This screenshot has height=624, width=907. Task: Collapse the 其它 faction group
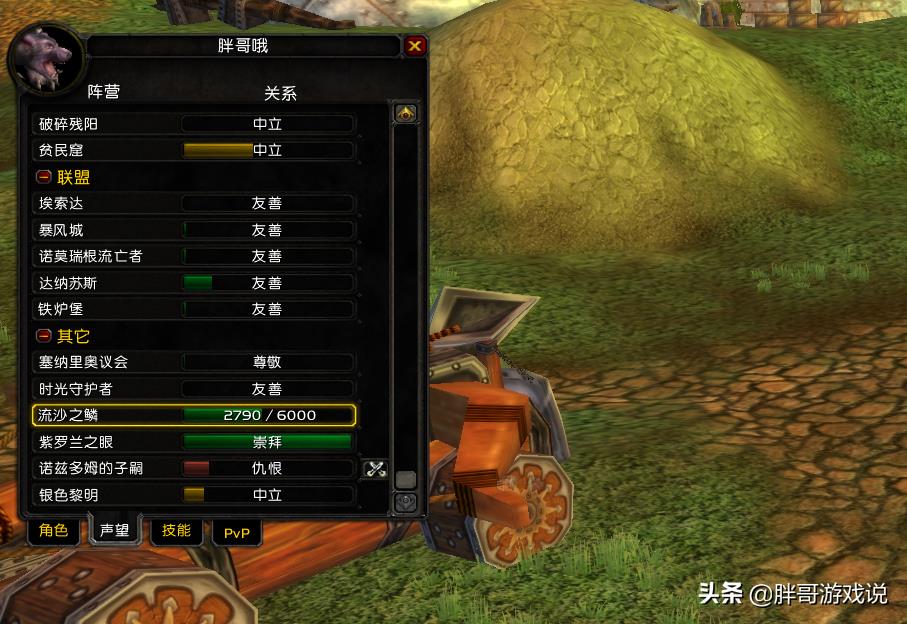pos(44,336)
